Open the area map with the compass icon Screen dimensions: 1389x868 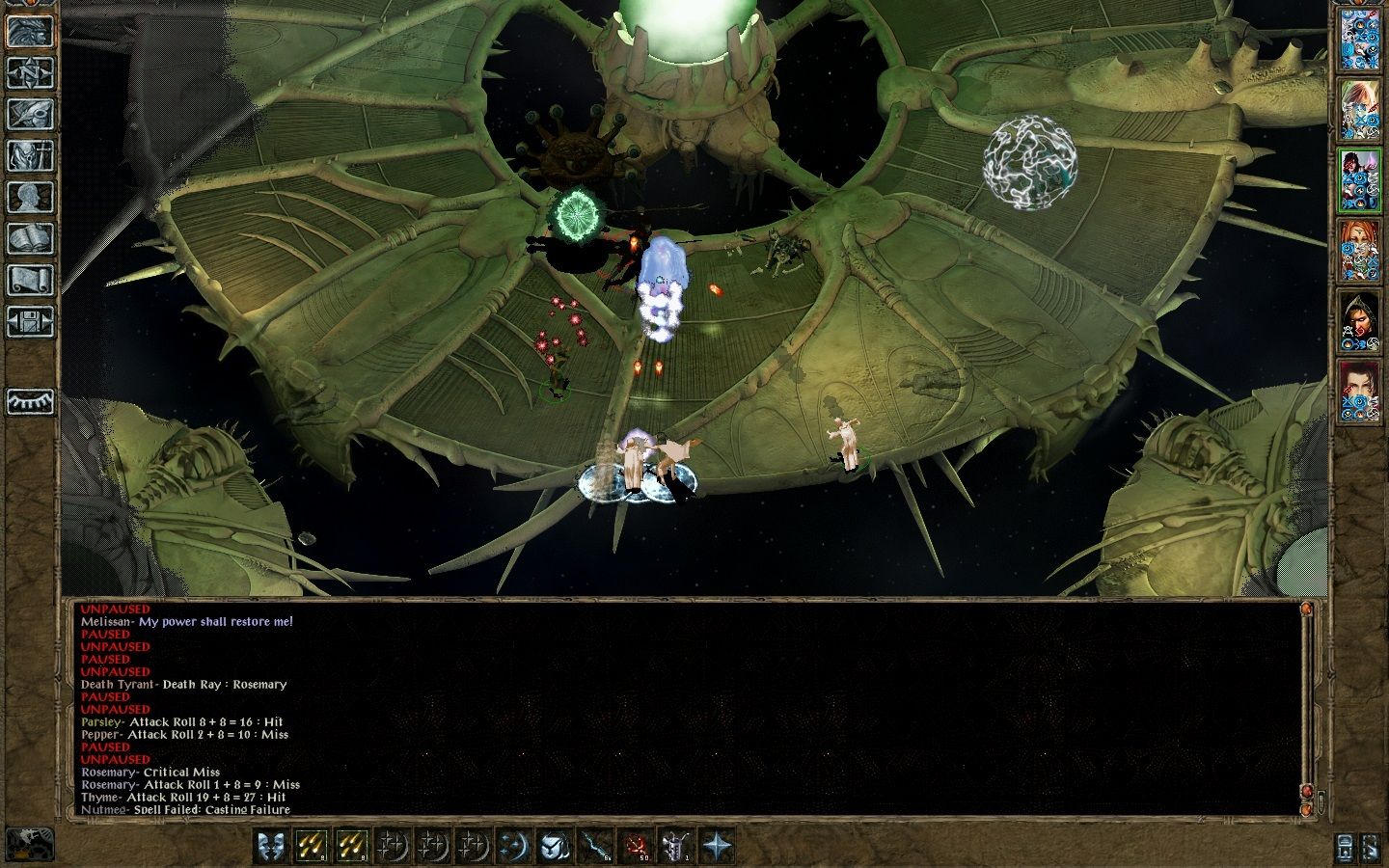pyautogui.click(x=30, y=72)
